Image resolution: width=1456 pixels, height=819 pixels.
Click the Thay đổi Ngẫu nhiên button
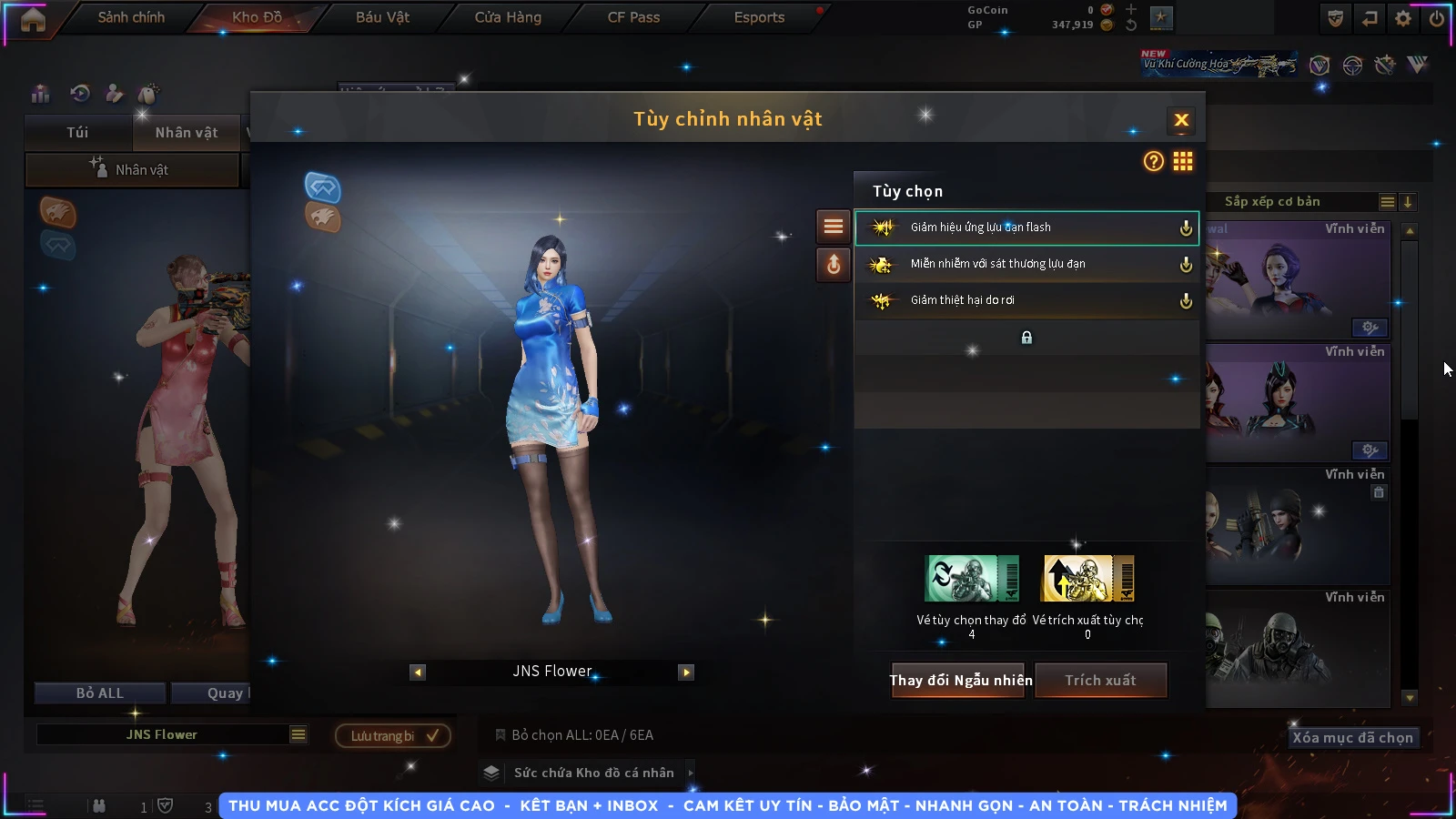(960, 680)
